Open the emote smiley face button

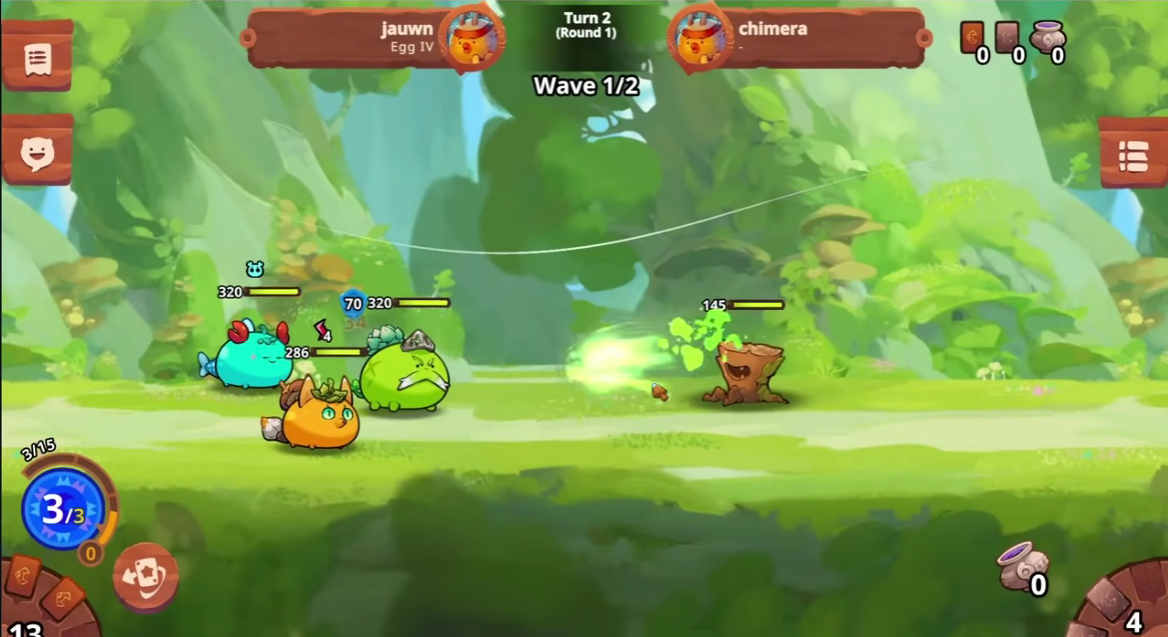(37, 153)
